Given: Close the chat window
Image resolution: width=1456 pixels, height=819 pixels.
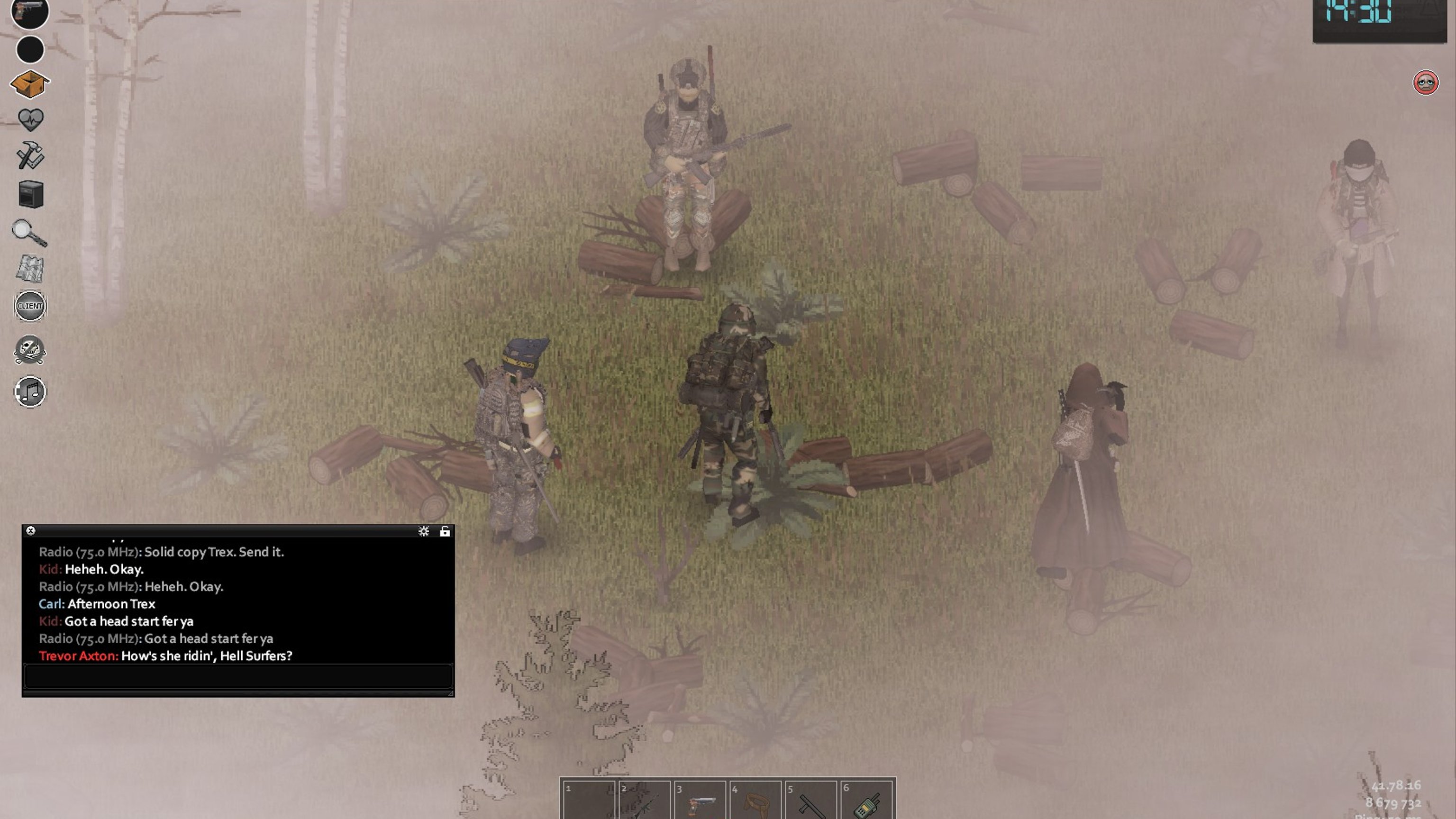Looking at the screenshot, I should tap(31, 531).
